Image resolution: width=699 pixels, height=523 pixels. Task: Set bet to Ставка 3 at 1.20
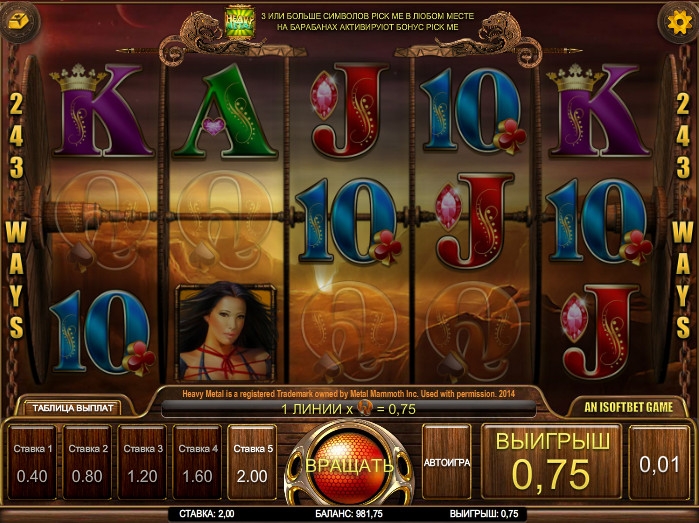[x=142, y=463]
